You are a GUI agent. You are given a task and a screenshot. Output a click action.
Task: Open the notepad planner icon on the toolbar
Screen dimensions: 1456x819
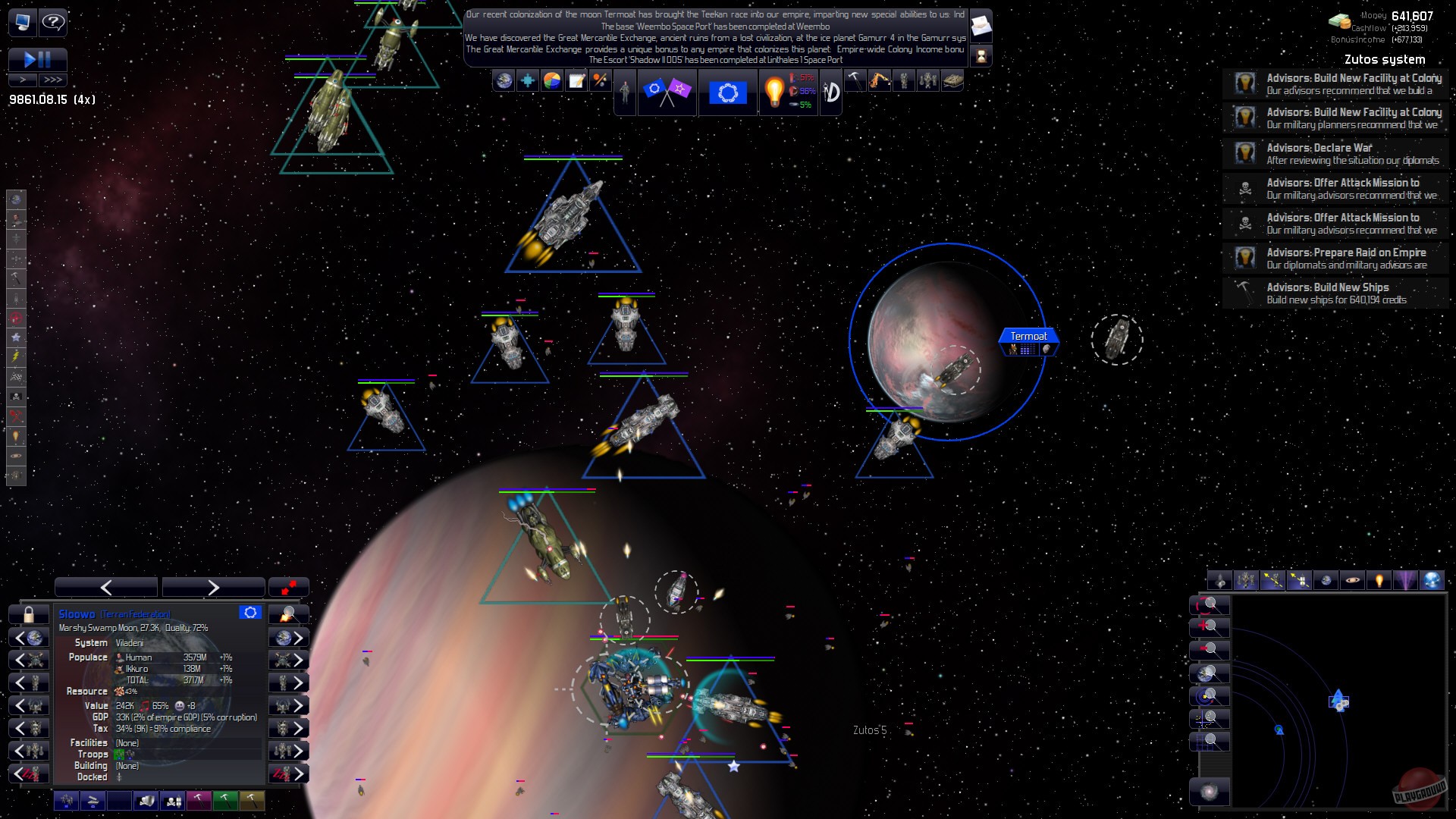[576, 80]
